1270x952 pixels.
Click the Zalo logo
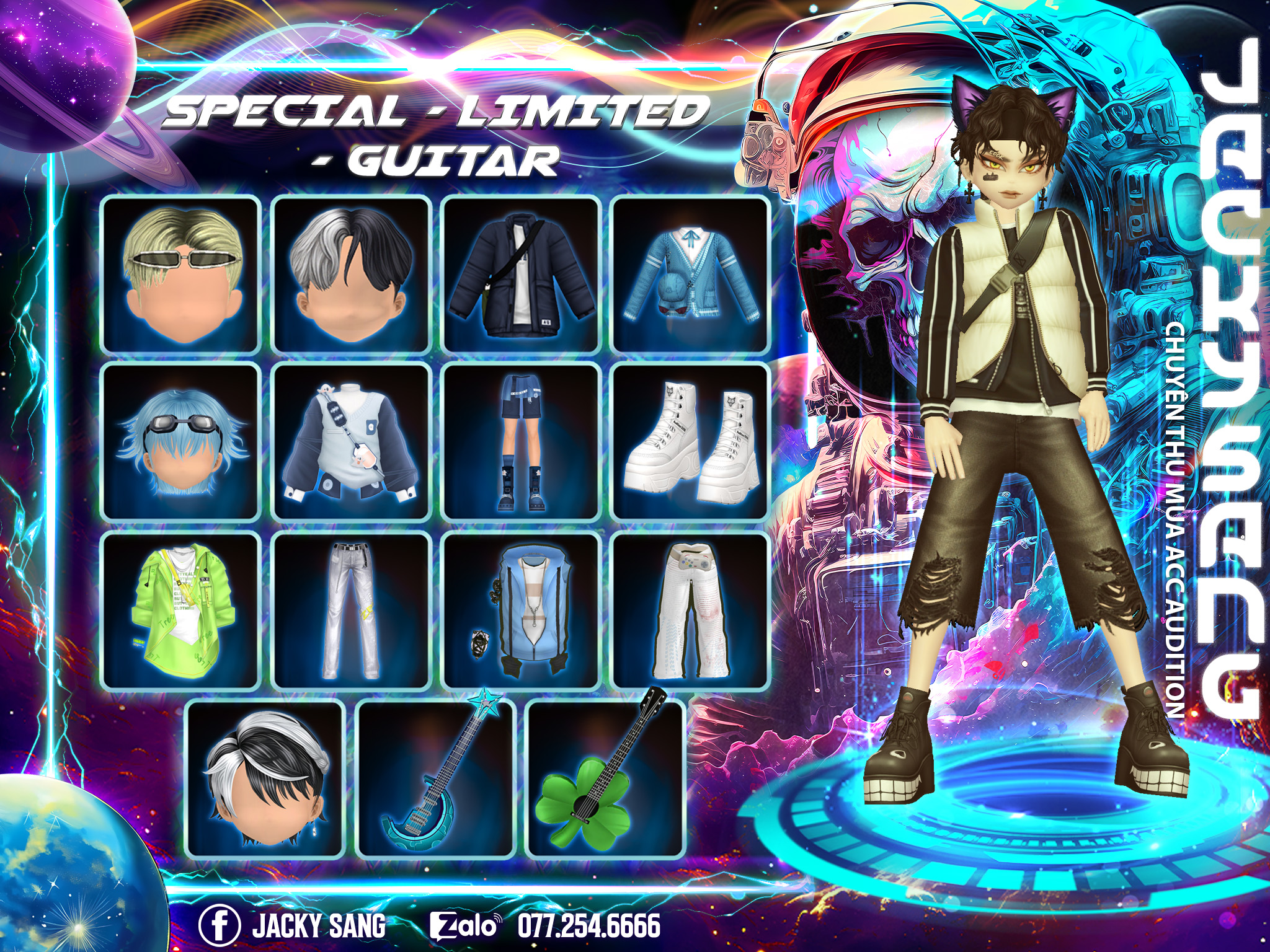tap(465, 926)
